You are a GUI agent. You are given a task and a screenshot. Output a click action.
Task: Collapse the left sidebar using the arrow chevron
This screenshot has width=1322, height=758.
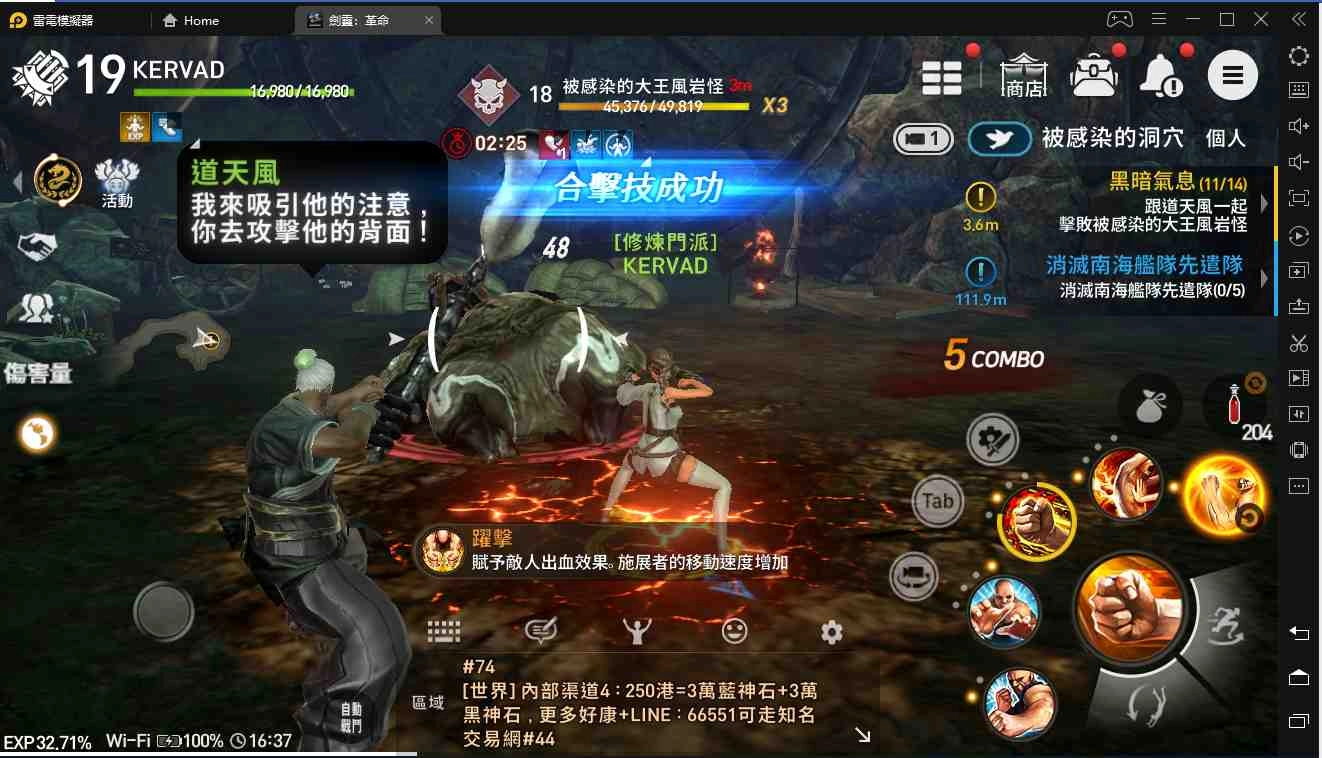point(18,182)
